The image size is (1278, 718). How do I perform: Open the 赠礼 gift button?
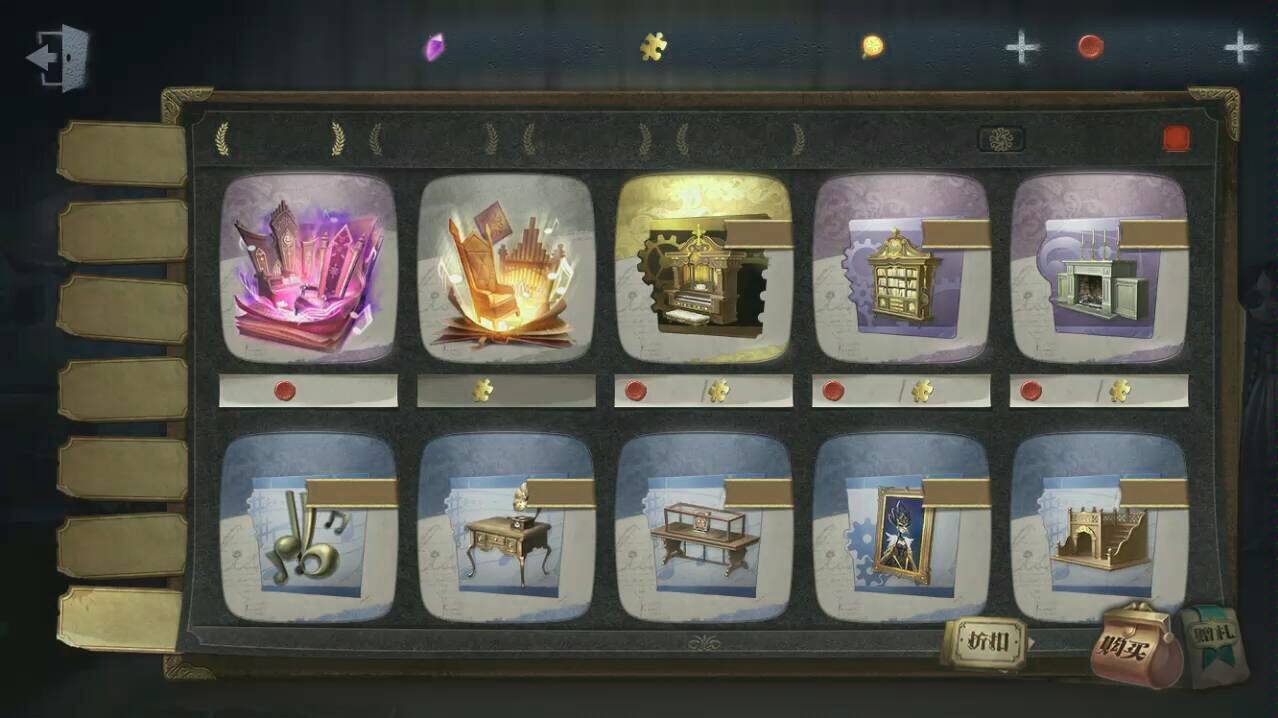tap(1212, 646)
